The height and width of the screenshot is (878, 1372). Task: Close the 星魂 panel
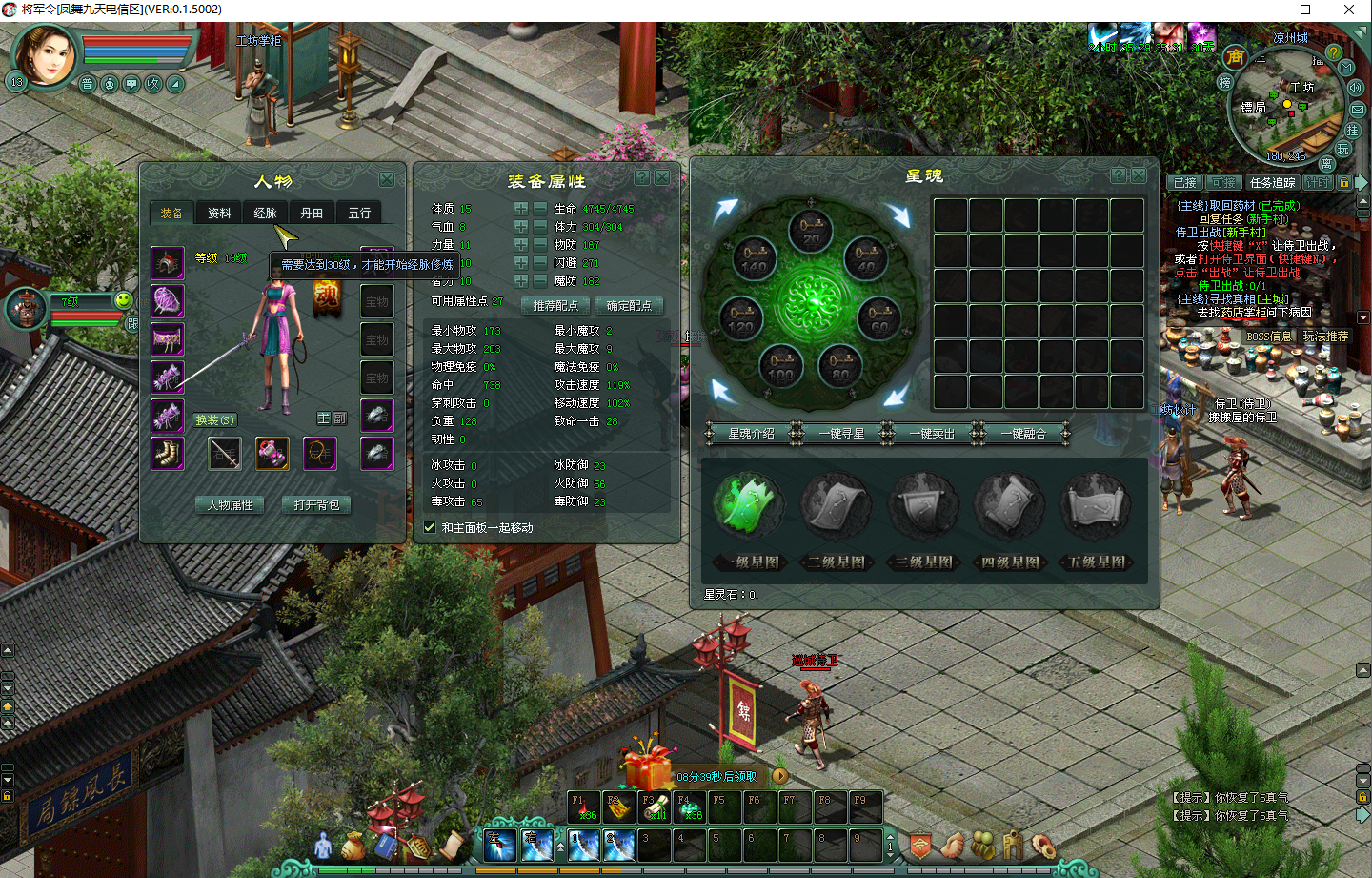[1139, 175]
